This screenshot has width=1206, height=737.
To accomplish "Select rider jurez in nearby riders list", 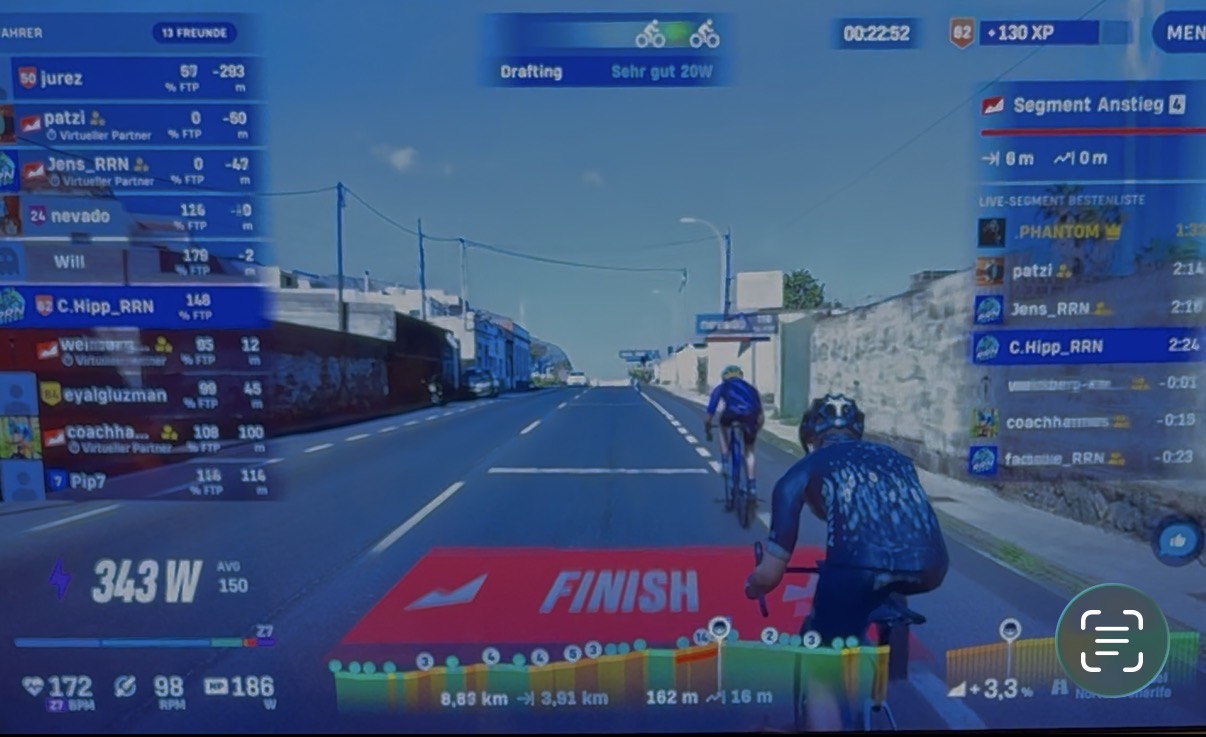I will 135,78.
